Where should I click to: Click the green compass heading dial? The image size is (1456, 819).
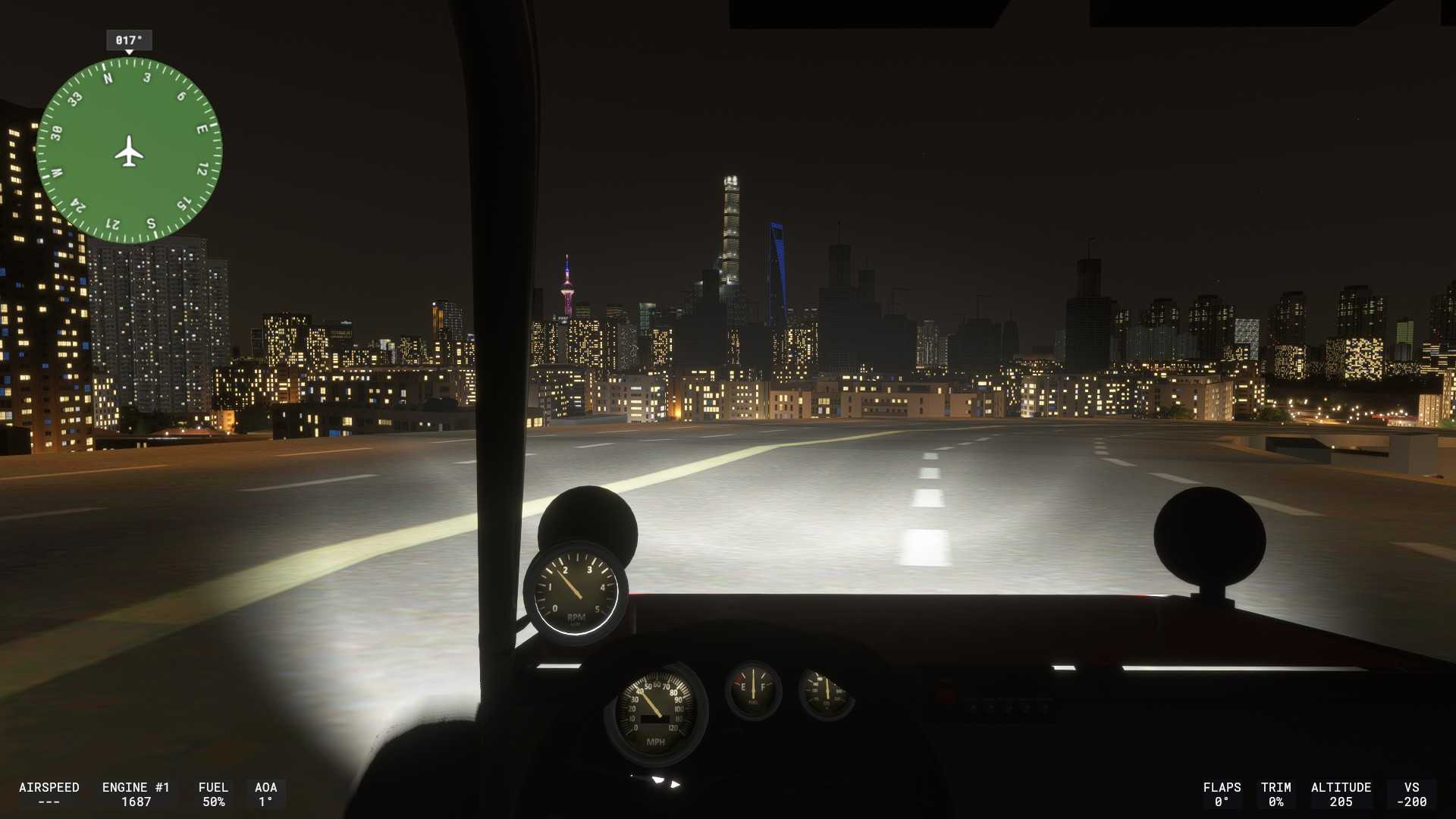tap(129, 151)
